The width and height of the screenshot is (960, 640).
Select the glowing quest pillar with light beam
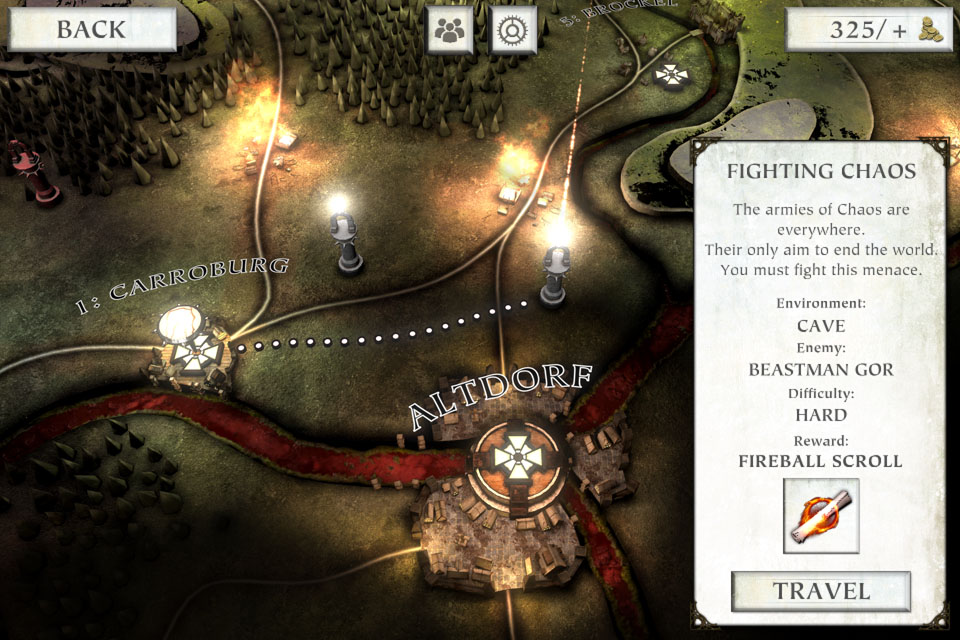555,270
